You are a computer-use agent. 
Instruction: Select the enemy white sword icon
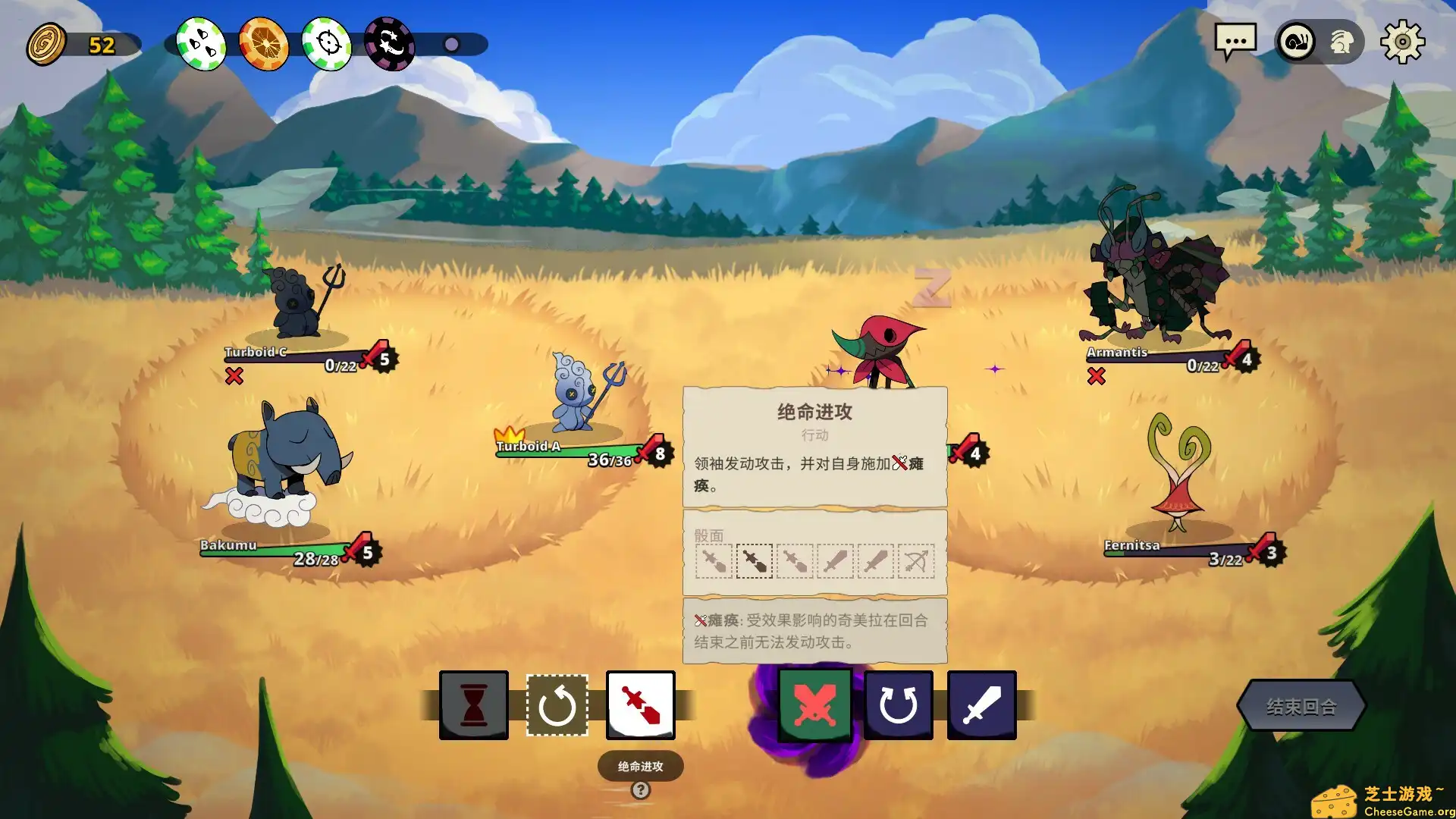tap(981, 704)
